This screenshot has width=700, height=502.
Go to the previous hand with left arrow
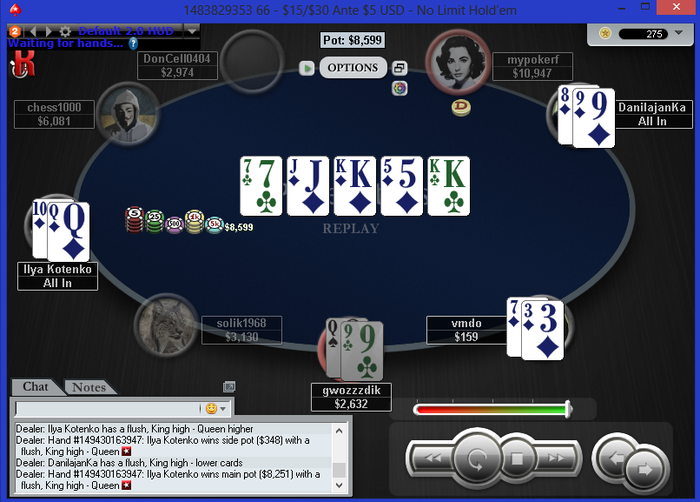(615, 460)
